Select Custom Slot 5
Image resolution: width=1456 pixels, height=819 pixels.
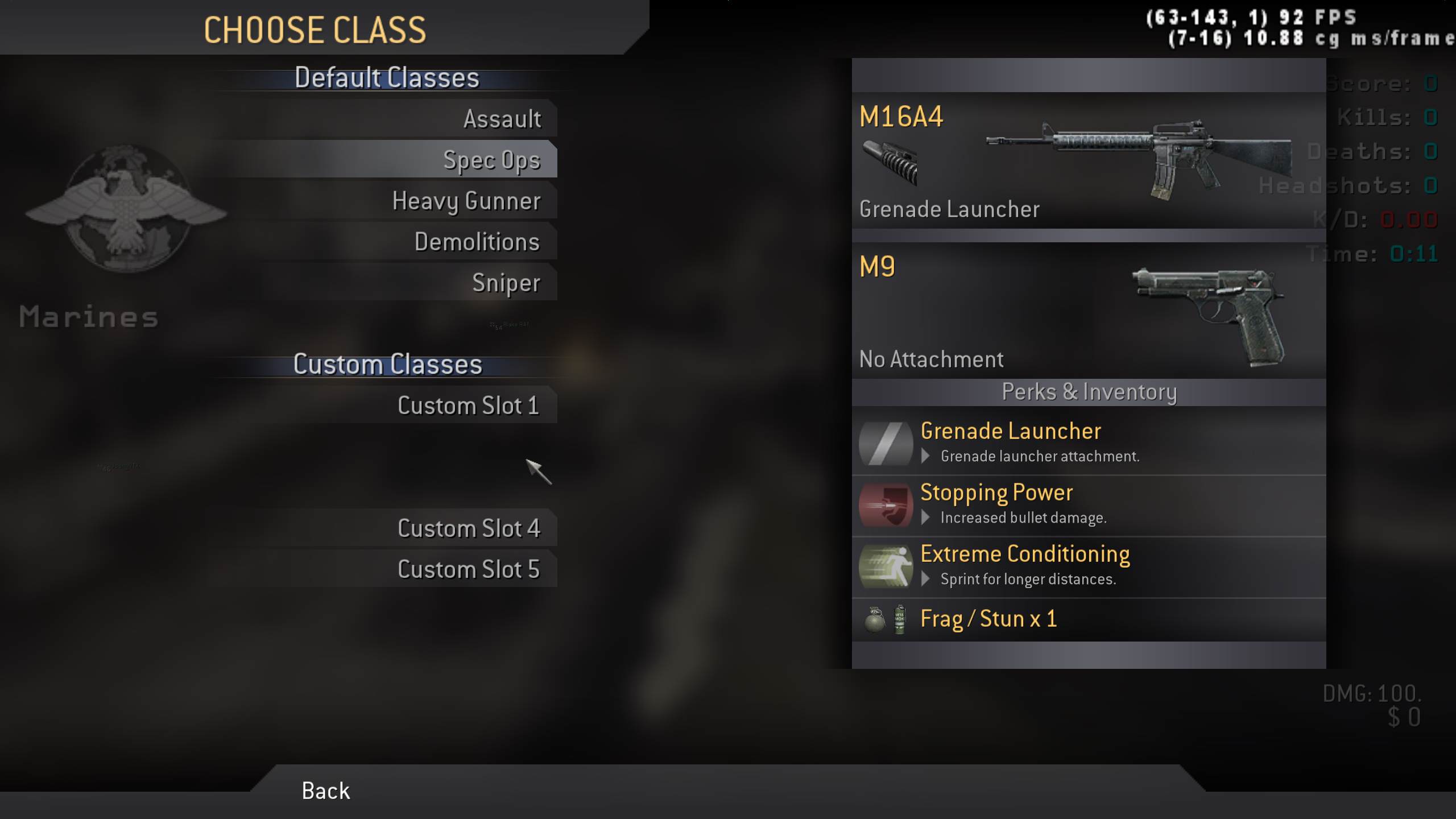469,570
